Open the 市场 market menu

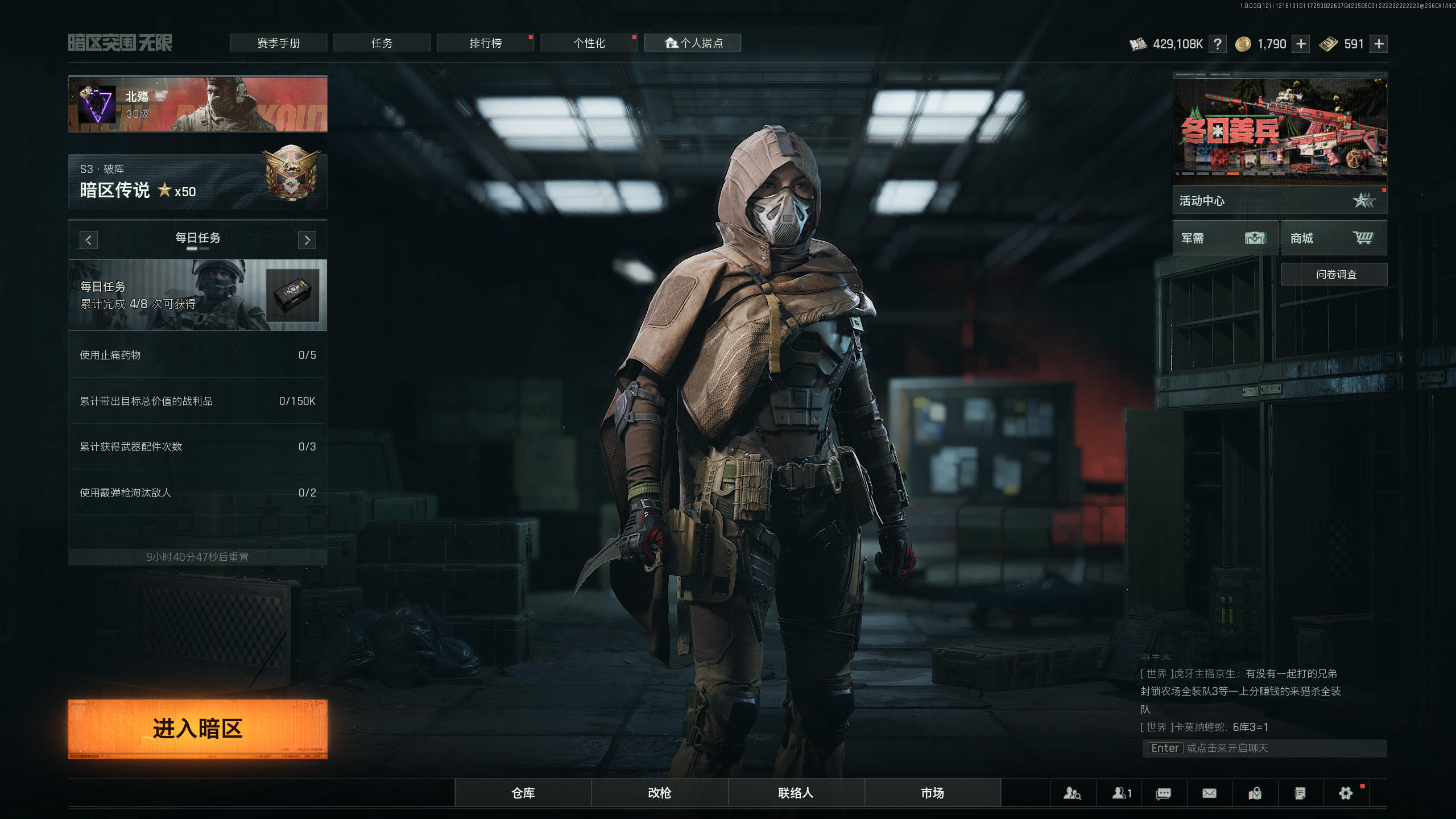(932, 793)
